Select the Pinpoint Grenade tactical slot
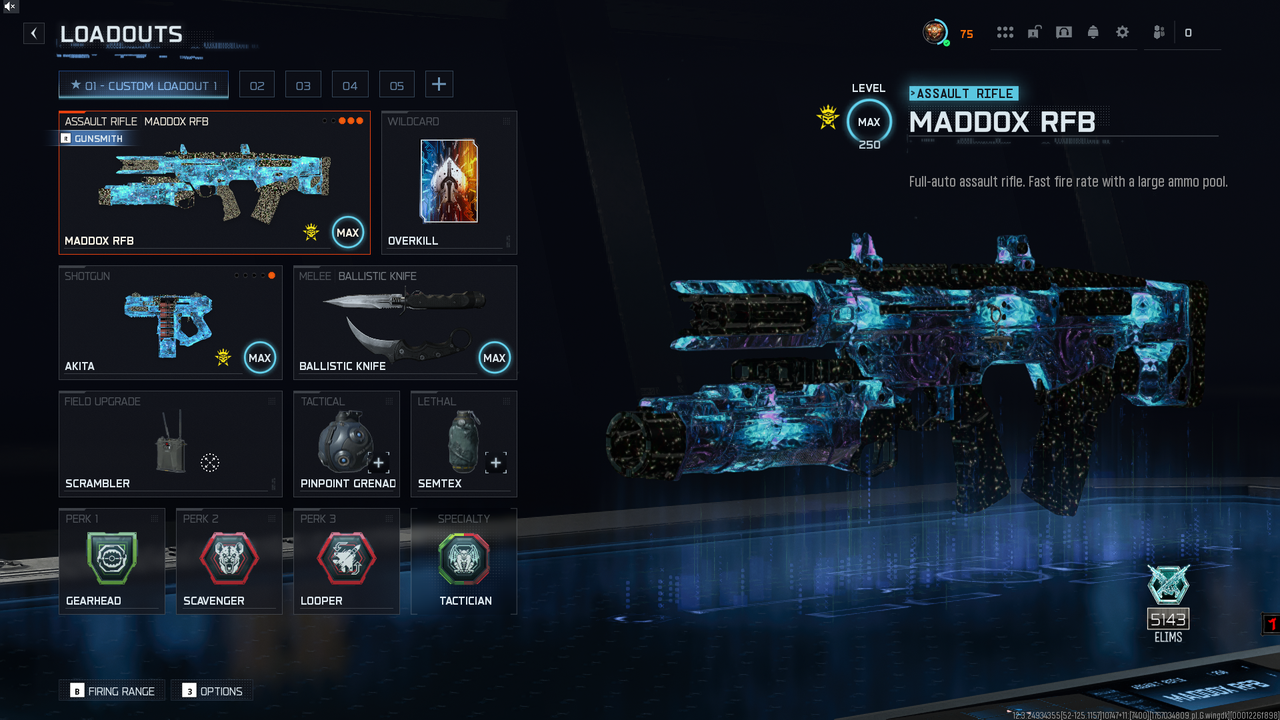Image resolution: width=1280 pixels, height=720 pixels. [346, 443]
